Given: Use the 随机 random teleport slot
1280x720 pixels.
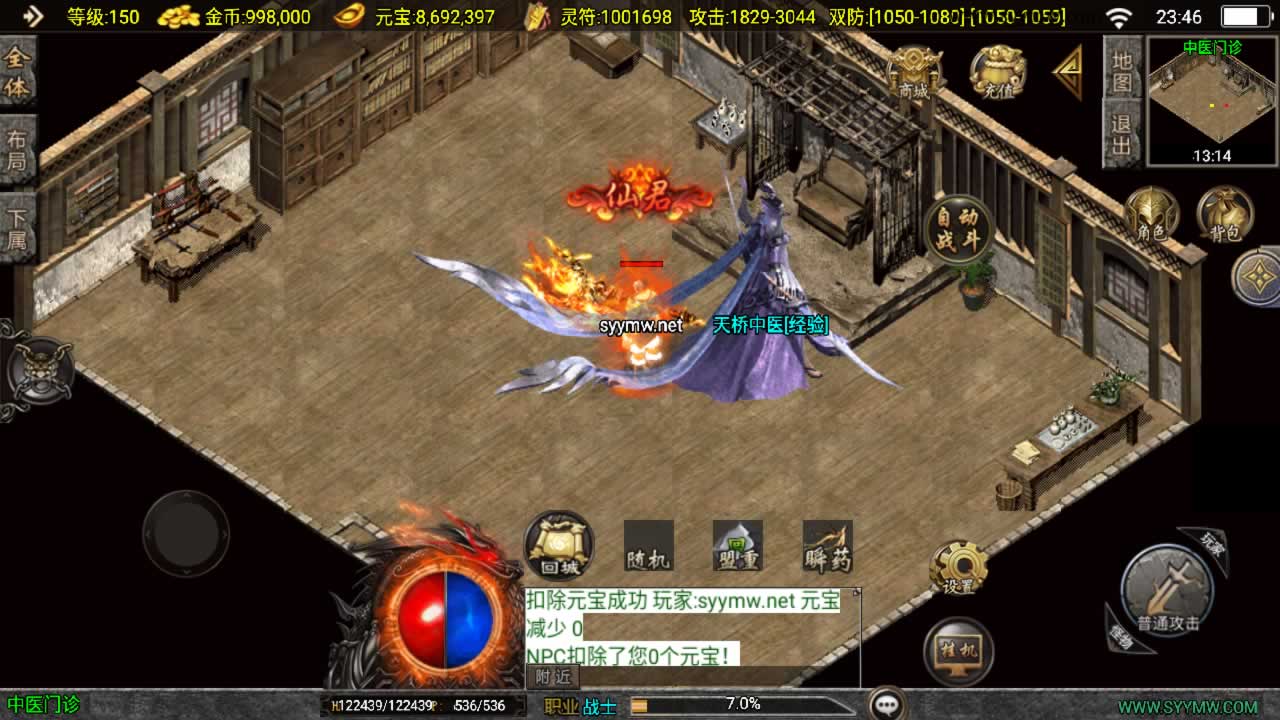Looking at the screenshot, I should [x=648, y=546].
